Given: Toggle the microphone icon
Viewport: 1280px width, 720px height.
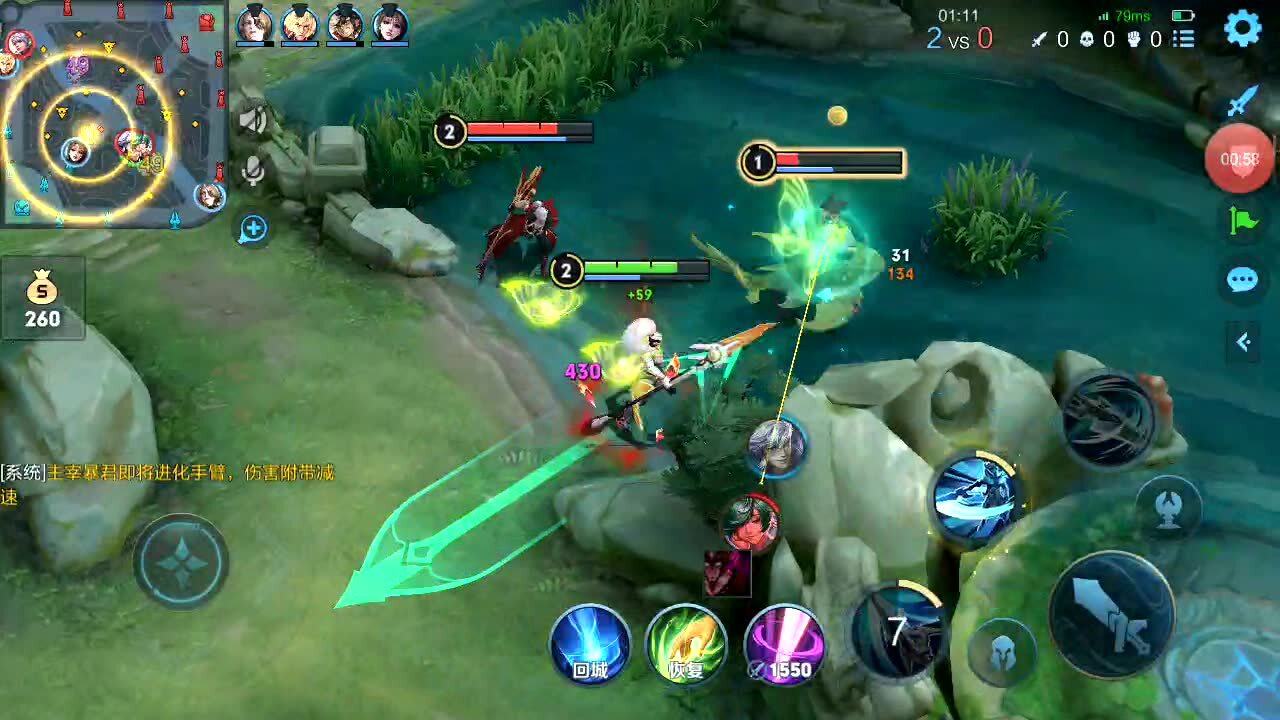Looking at the screenshot, I should (253, 172).
